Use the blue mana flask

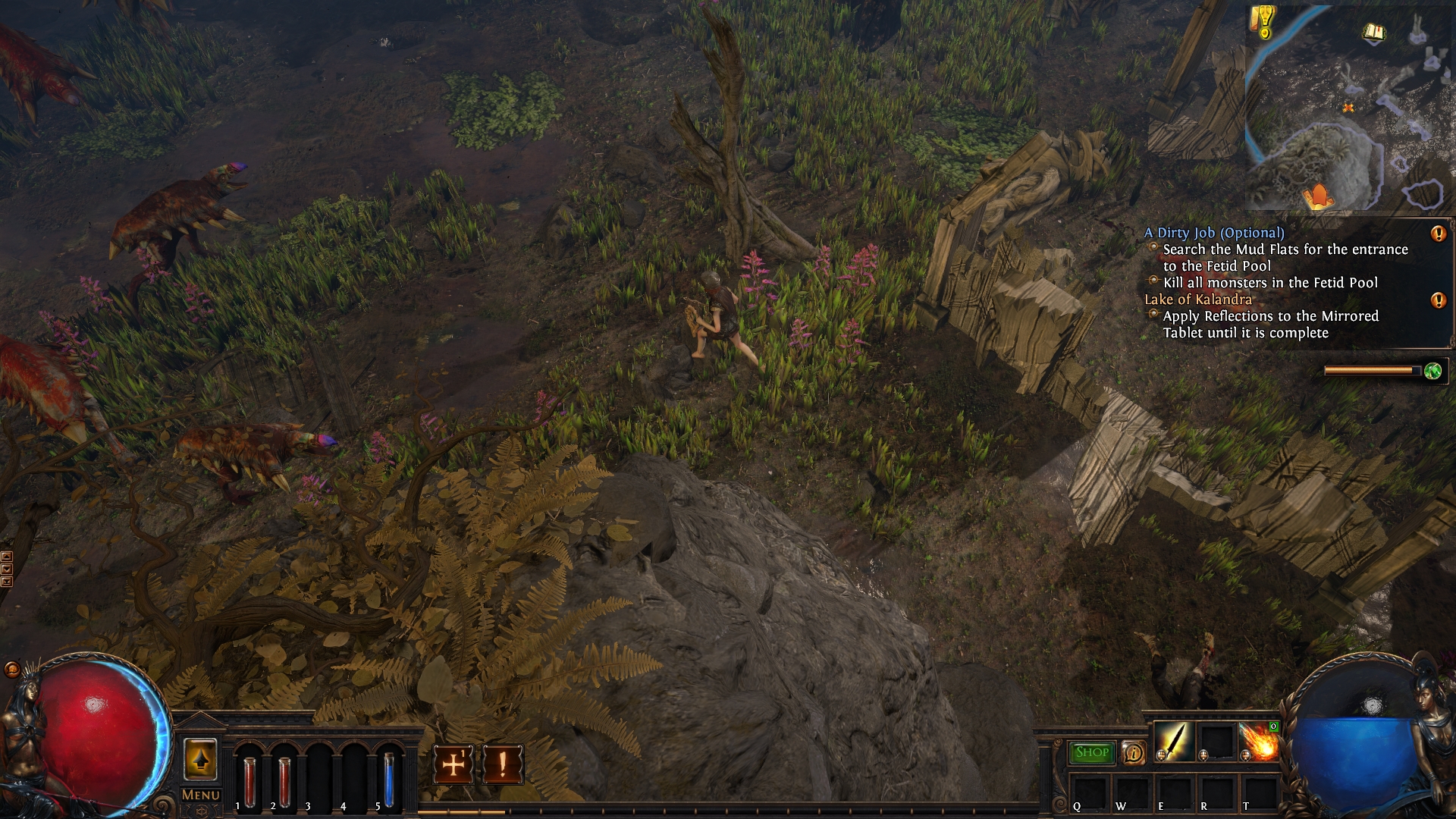pos(388,780)
